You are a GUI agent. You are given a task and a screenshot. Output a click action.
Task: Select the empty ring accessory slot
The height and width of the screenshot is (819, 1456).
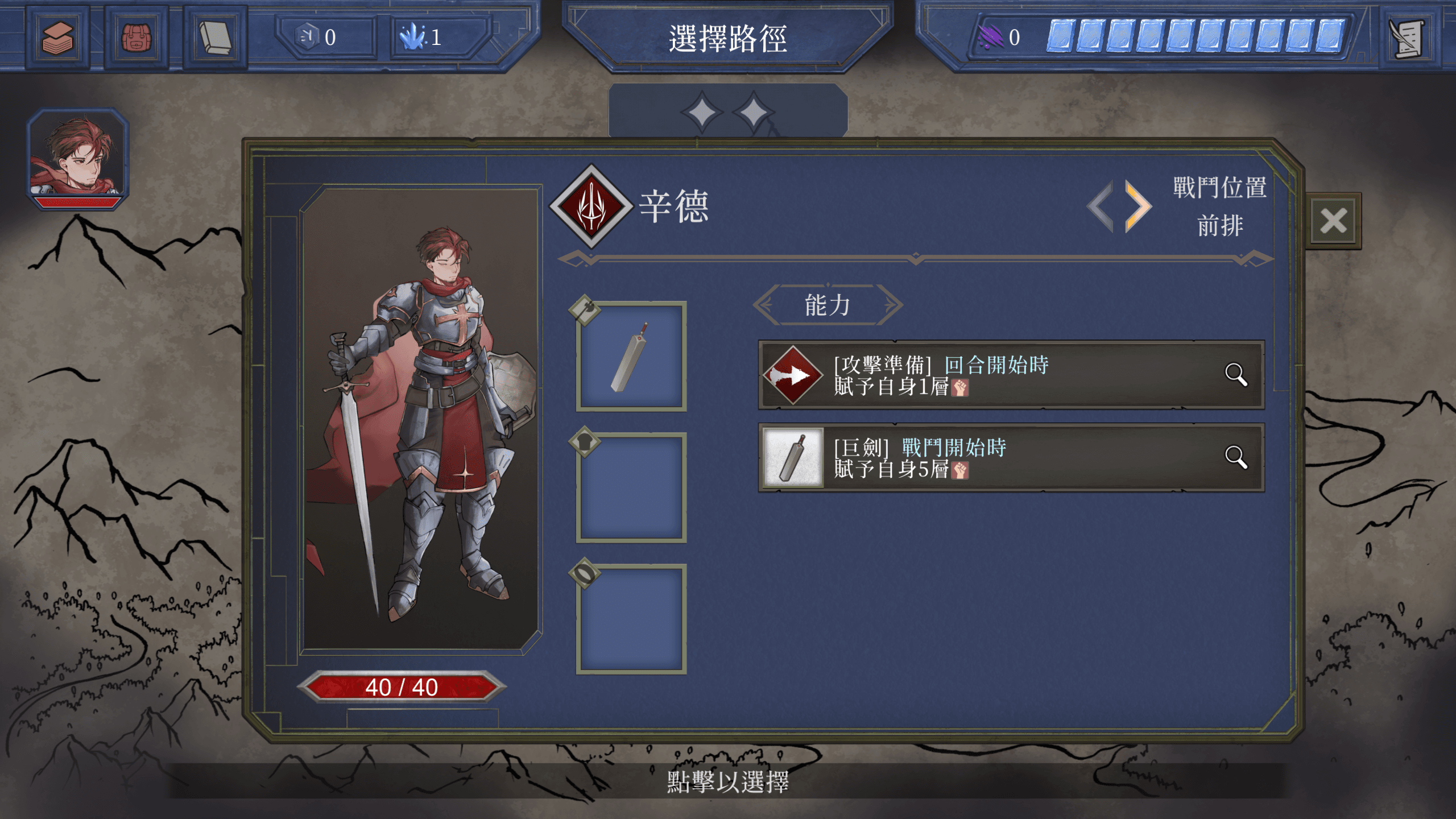coord(631,619)
